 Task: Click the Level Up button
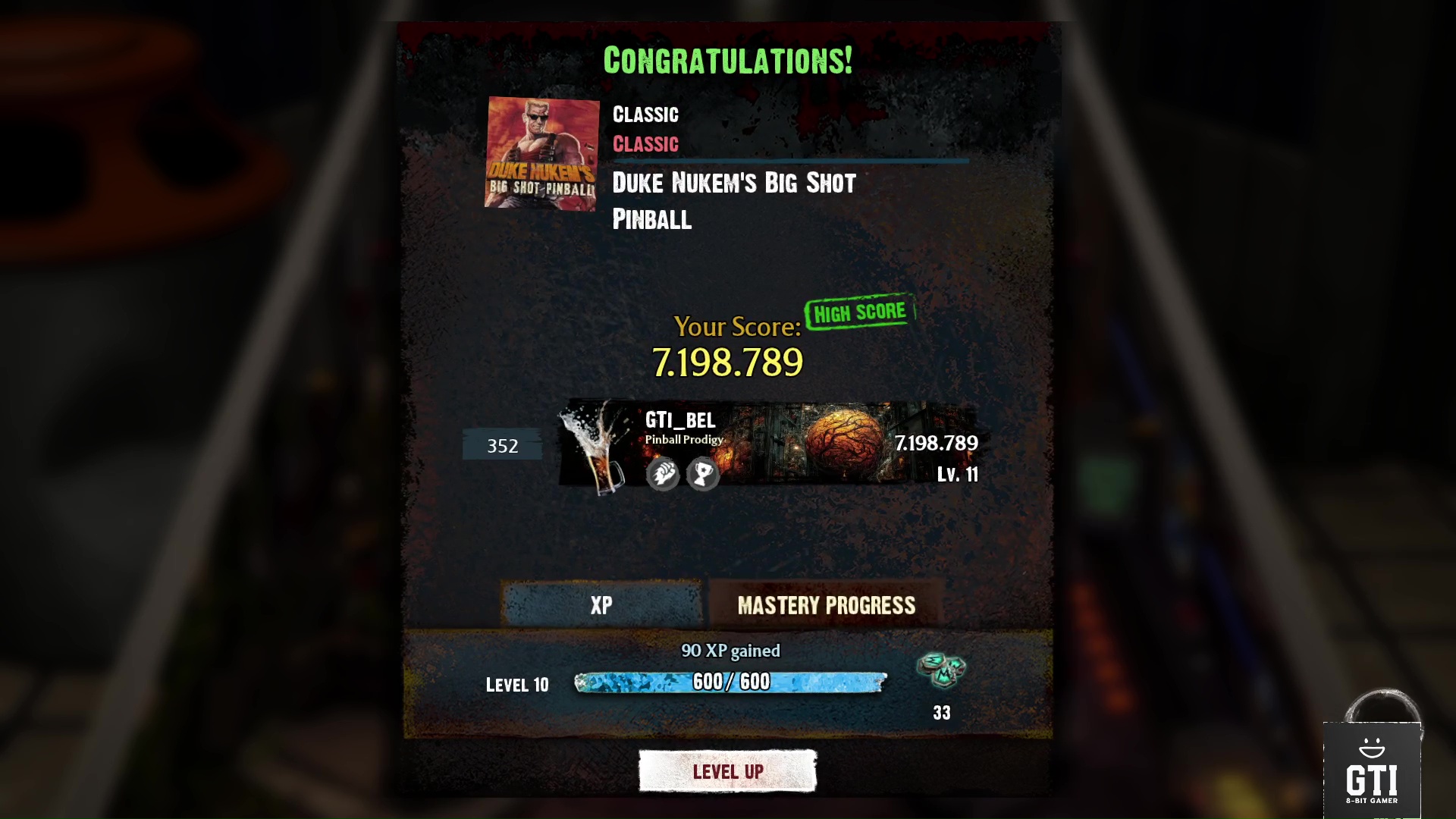point(727,771)
